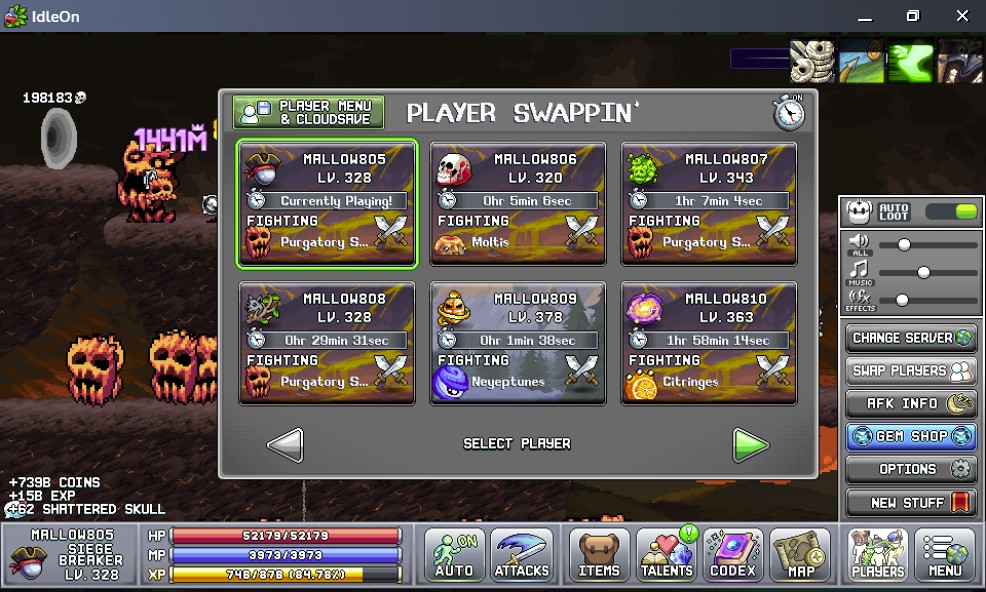This screenshot has width=986, height=592.
Task: Open the Change Server menu
Action: [x=910, y=338]
